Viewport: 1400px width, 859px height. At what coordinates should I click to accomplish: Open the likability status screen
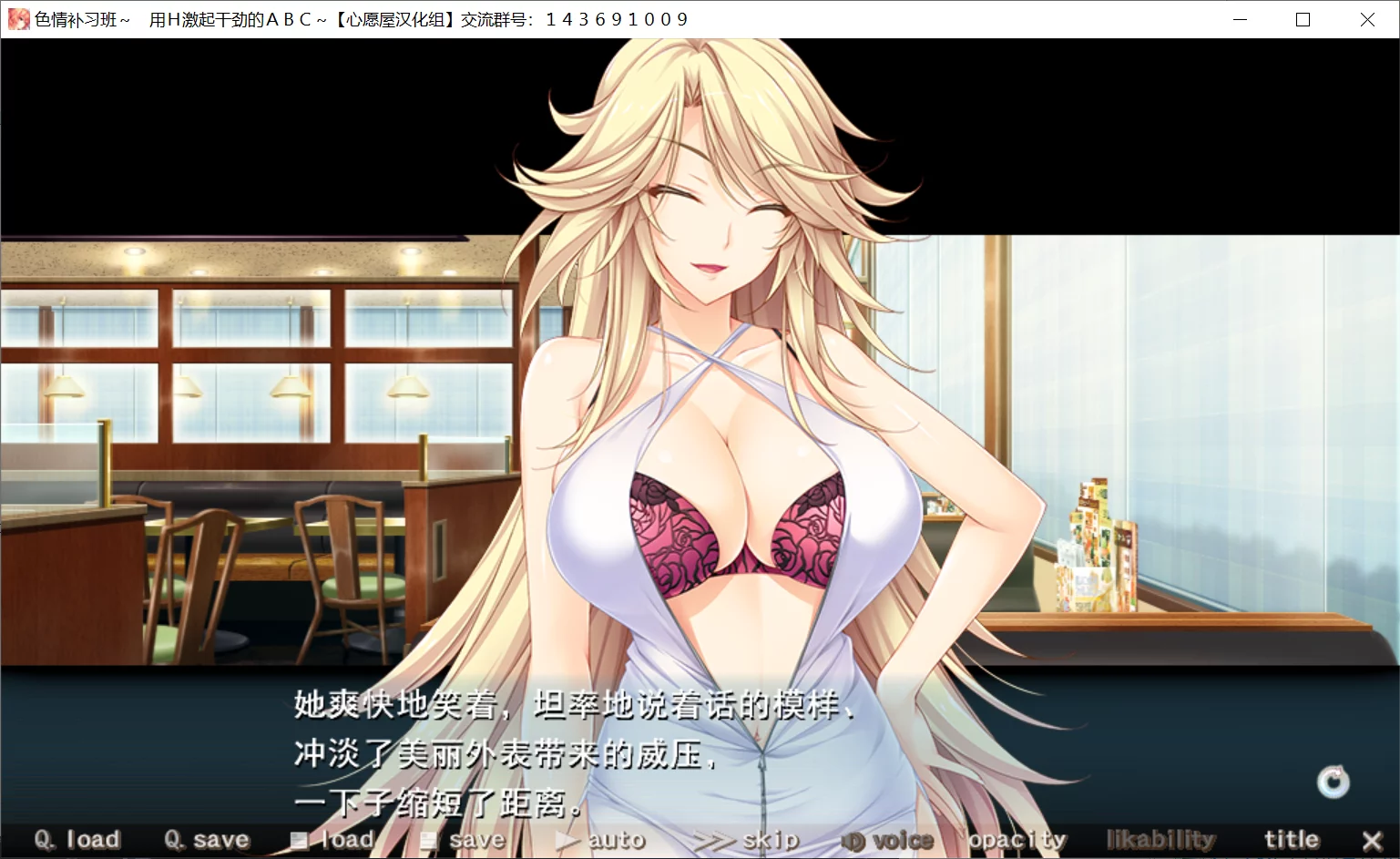(1160, 838)
